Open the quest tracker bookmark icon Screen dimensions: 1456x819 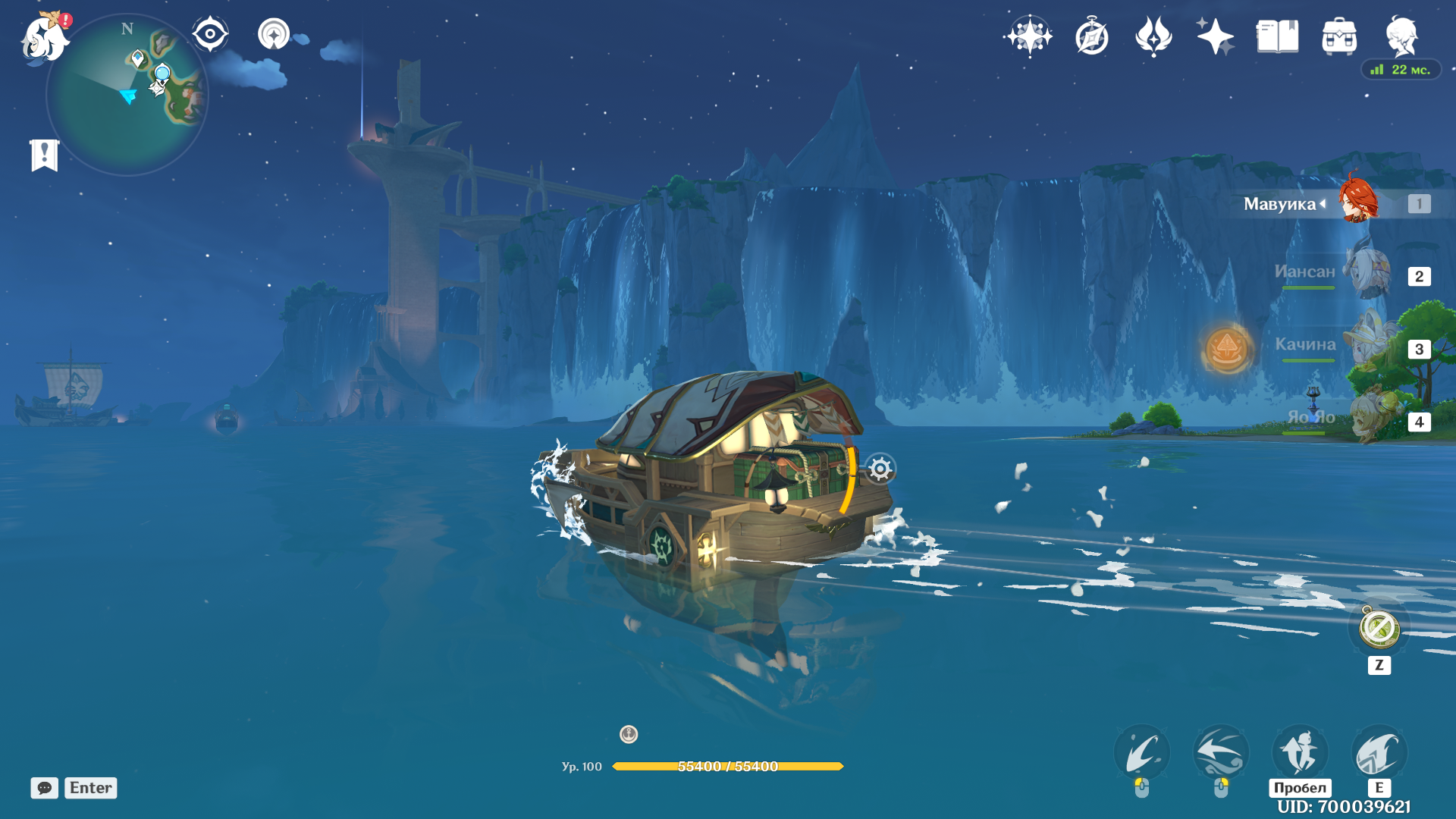coord(45,155)
